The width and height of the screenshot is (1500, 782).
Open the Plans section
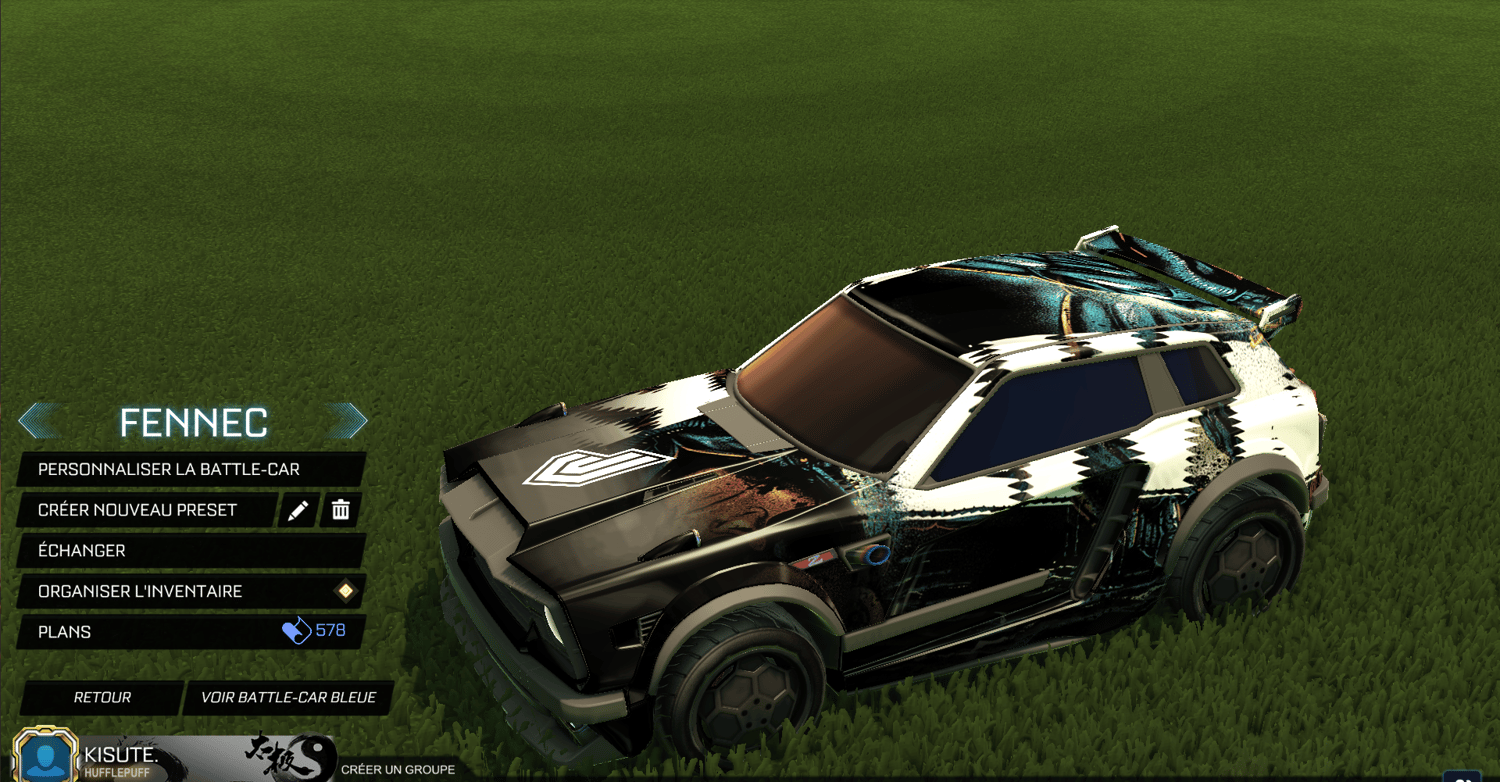coord(64,631)
